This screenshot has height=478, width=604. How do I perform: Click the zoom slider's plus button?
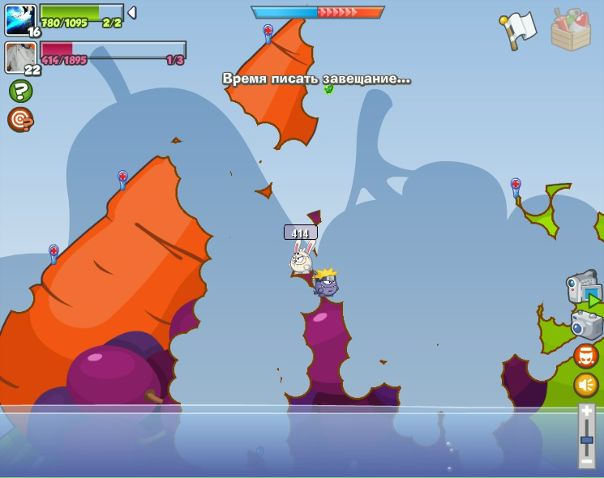[587, 411]
